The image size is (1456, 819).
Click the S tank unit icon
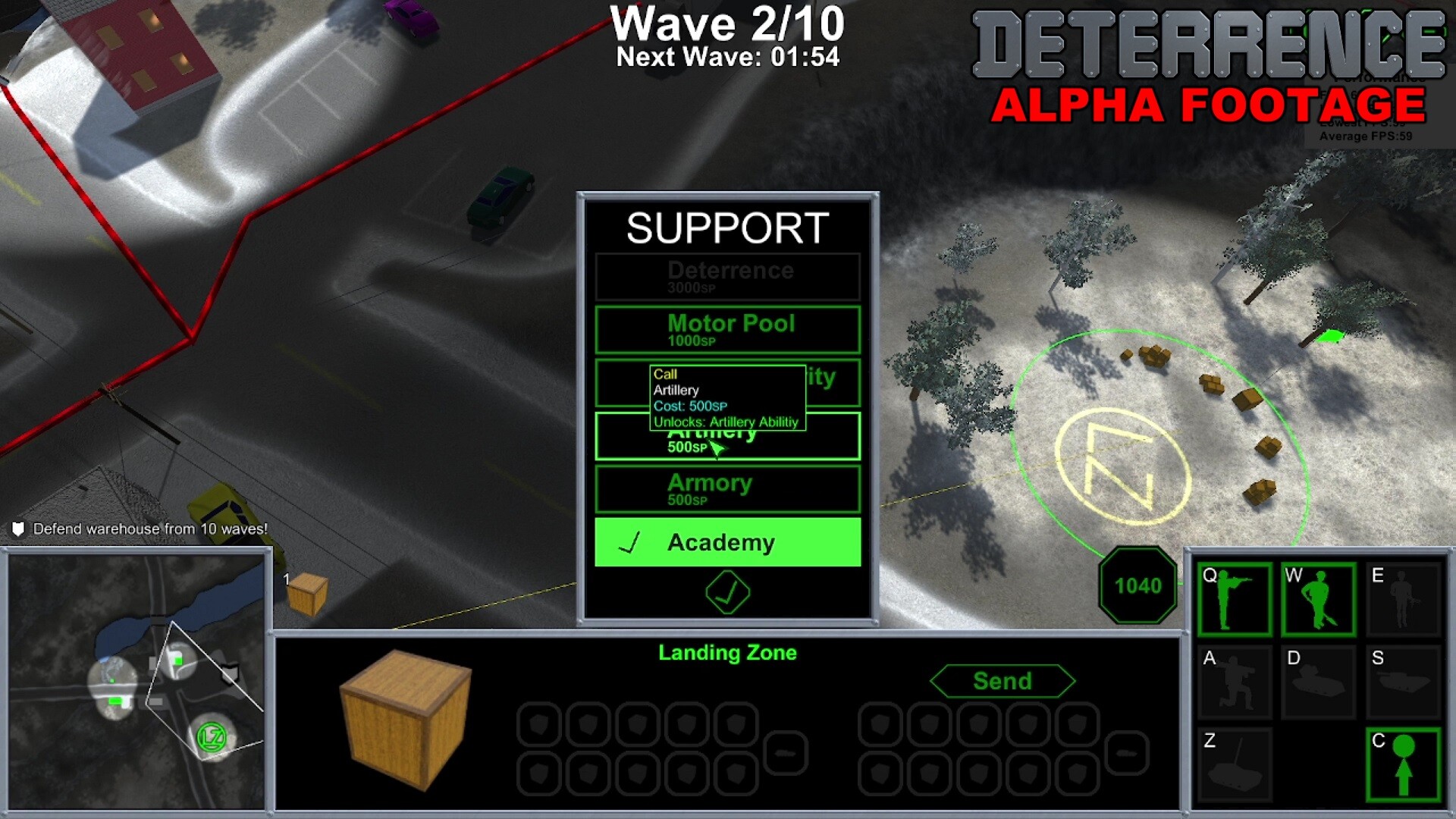click(x=1402, y=681)
